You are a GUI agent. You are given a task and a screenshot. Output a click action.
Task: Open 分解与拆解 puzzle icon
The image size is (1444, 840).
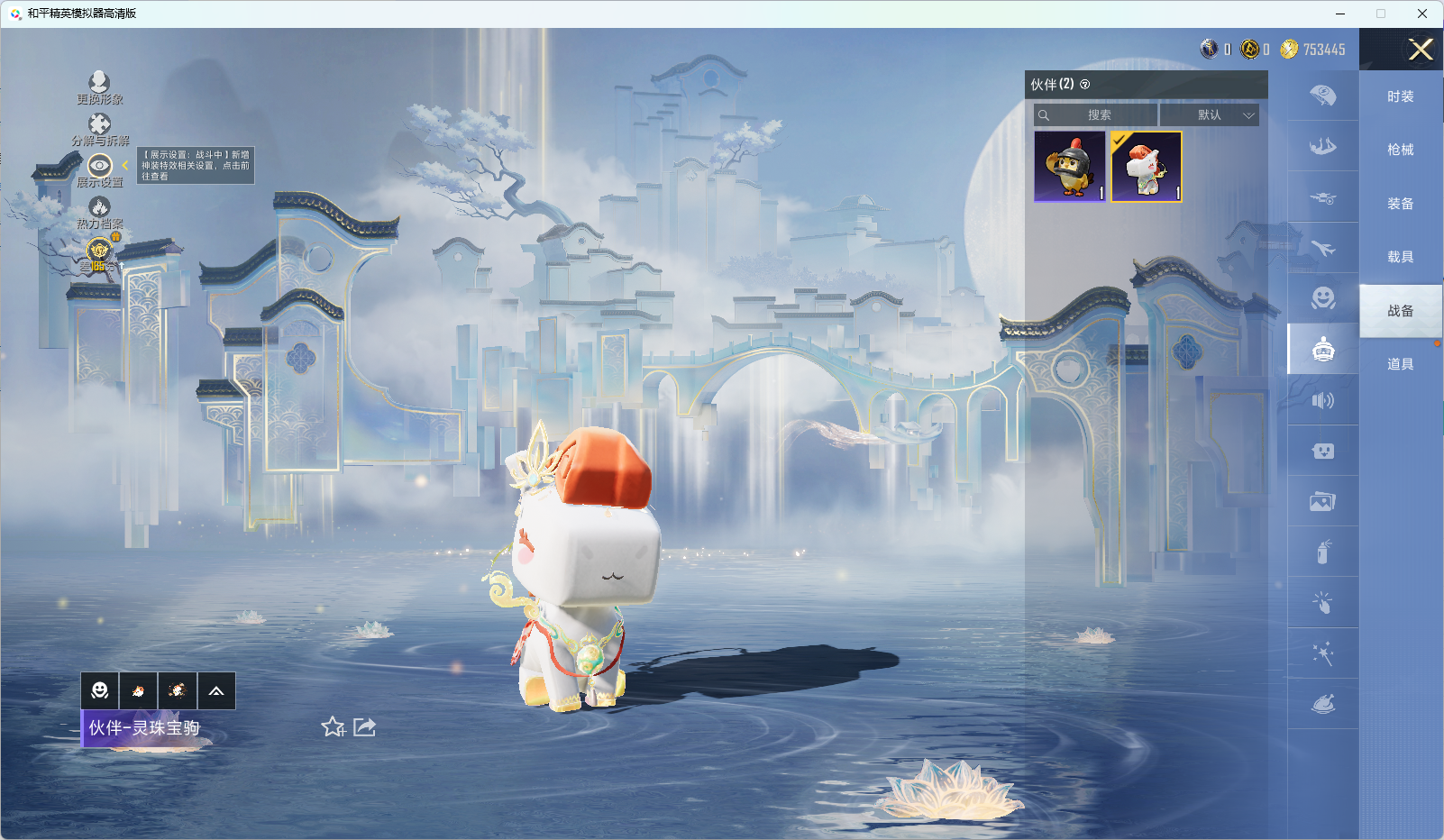(x=99, y=124)
